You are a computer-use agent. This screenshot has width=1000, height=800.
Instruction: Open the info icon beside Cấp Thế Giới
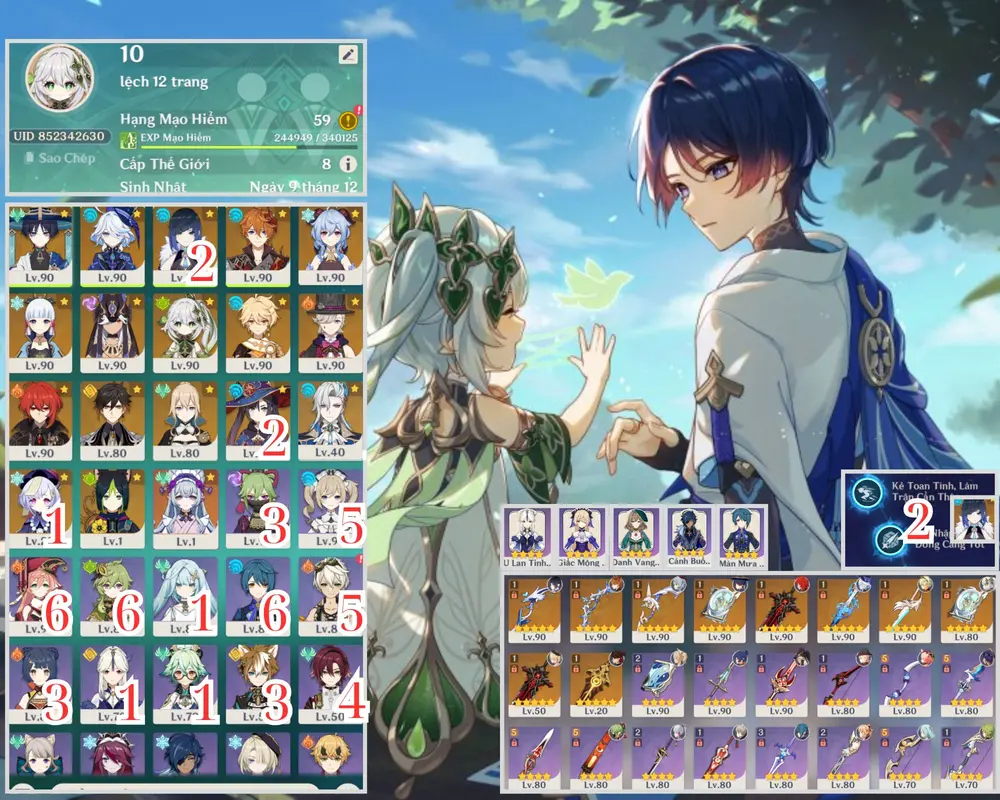click(347, 164)
